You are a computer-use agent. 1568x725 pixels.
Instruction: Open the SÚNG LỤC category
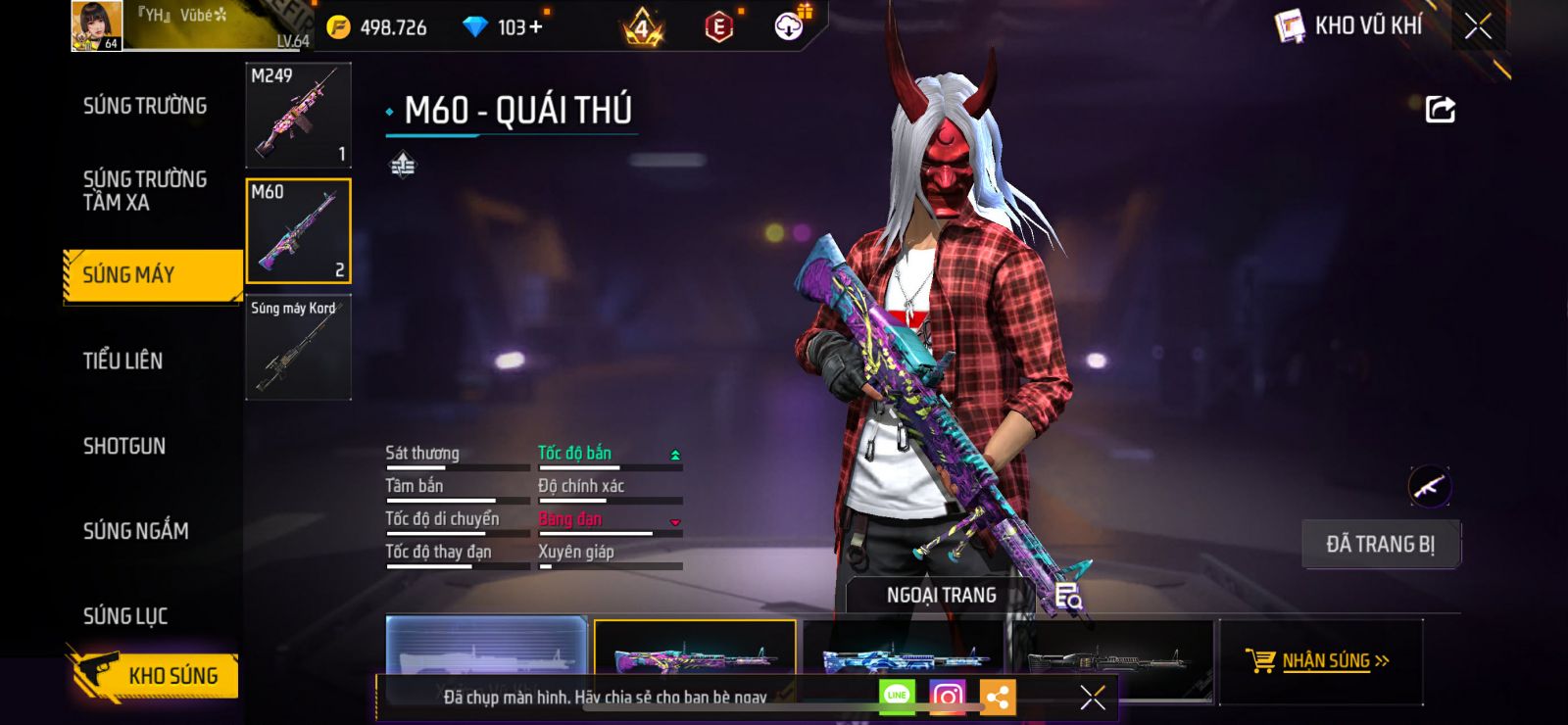(x=125, y=616)
